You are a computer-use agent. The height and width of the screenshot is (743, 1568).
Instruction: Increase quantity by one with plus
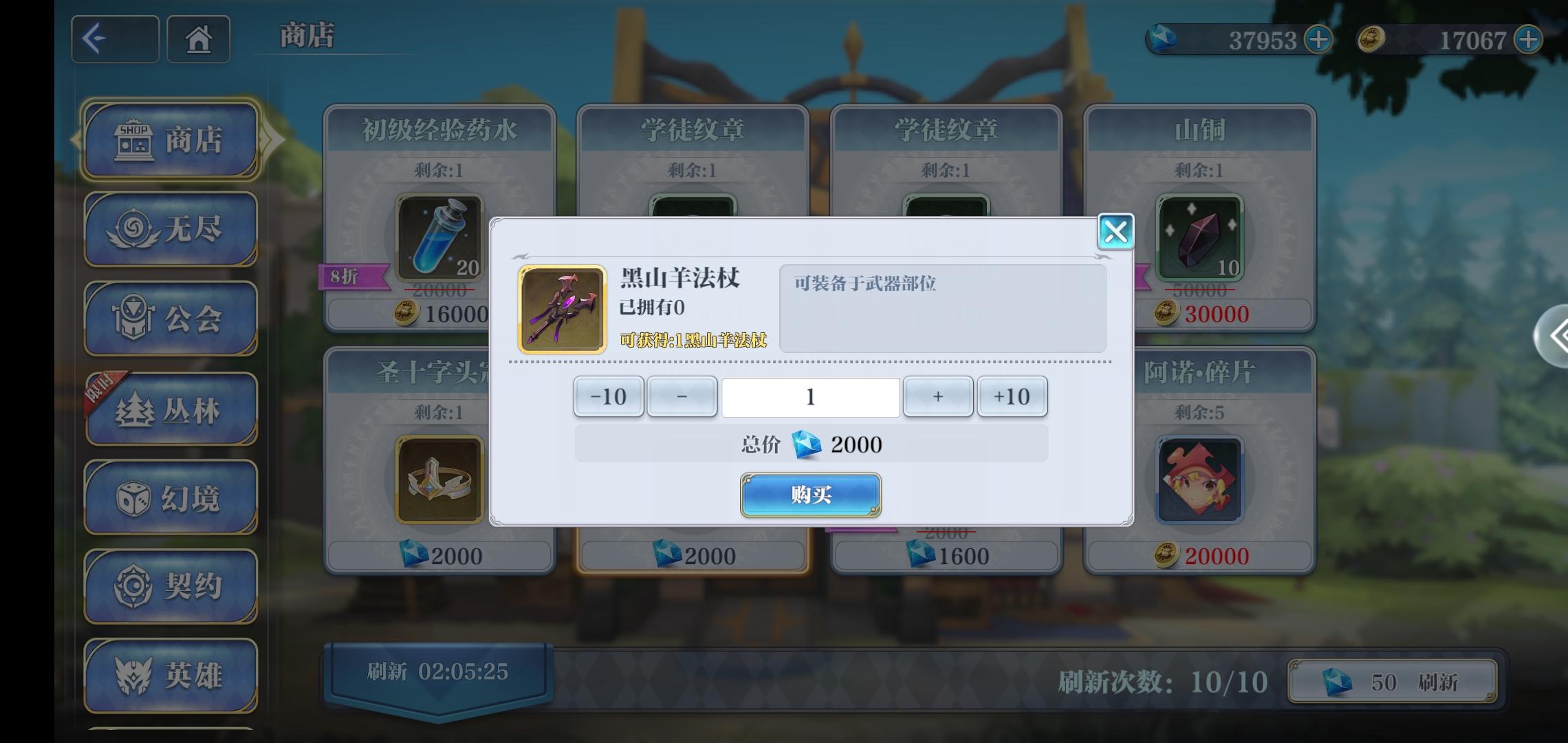pyautogui.click(x=937, y=396)
